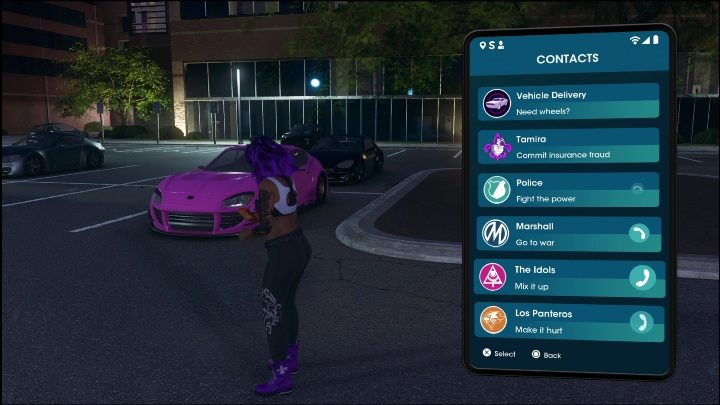Dial Los Panteros with the phone icon
This screenshot has height=405, width=720.
(642, 322)
